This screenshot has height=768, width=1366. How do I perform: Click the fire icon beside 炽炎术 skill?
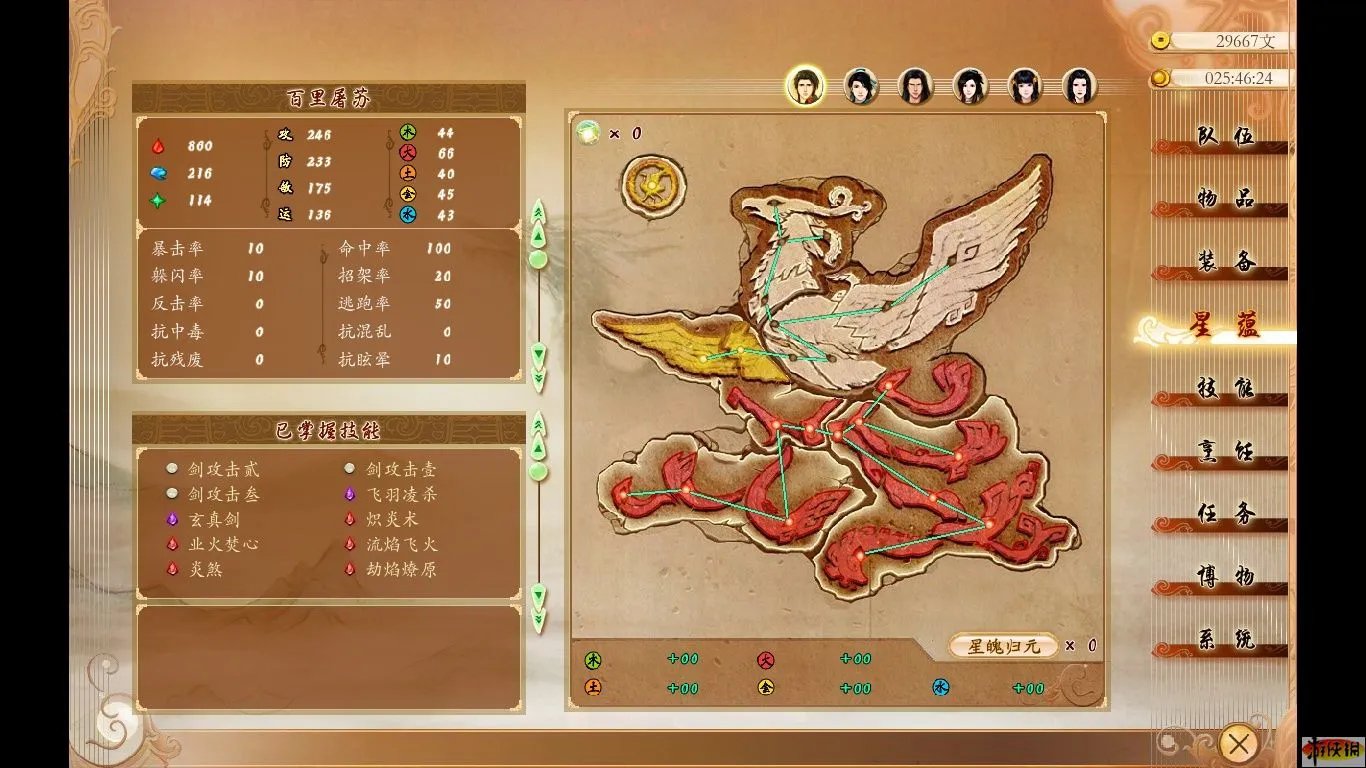point(348,516)
